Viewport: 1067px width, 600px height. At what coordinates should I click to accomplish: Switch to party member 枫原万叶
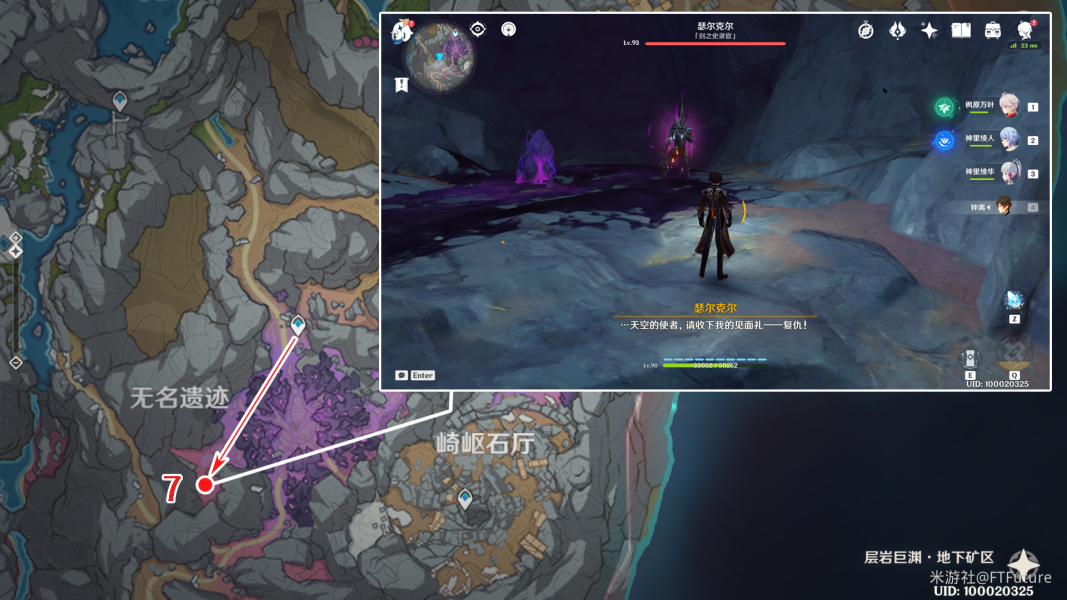click(x=1008, y=106)
